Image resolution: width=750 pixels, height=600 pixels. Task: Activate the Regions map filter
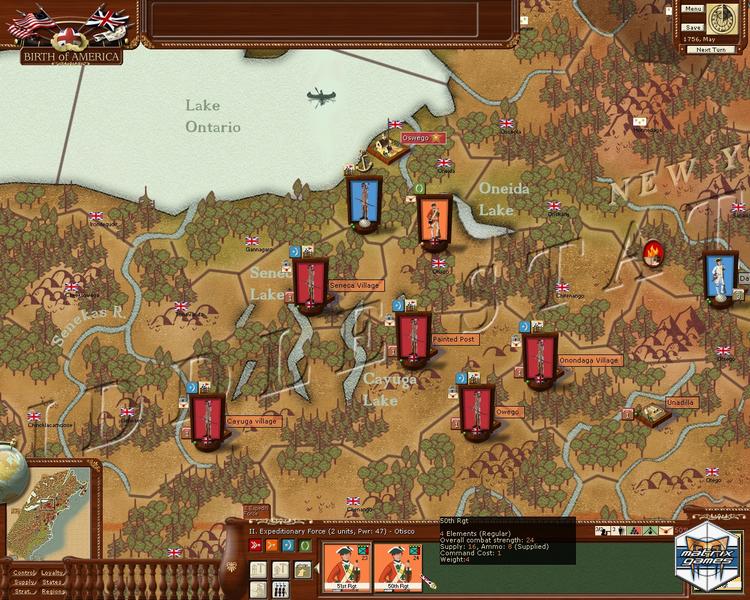click(53, 591)
